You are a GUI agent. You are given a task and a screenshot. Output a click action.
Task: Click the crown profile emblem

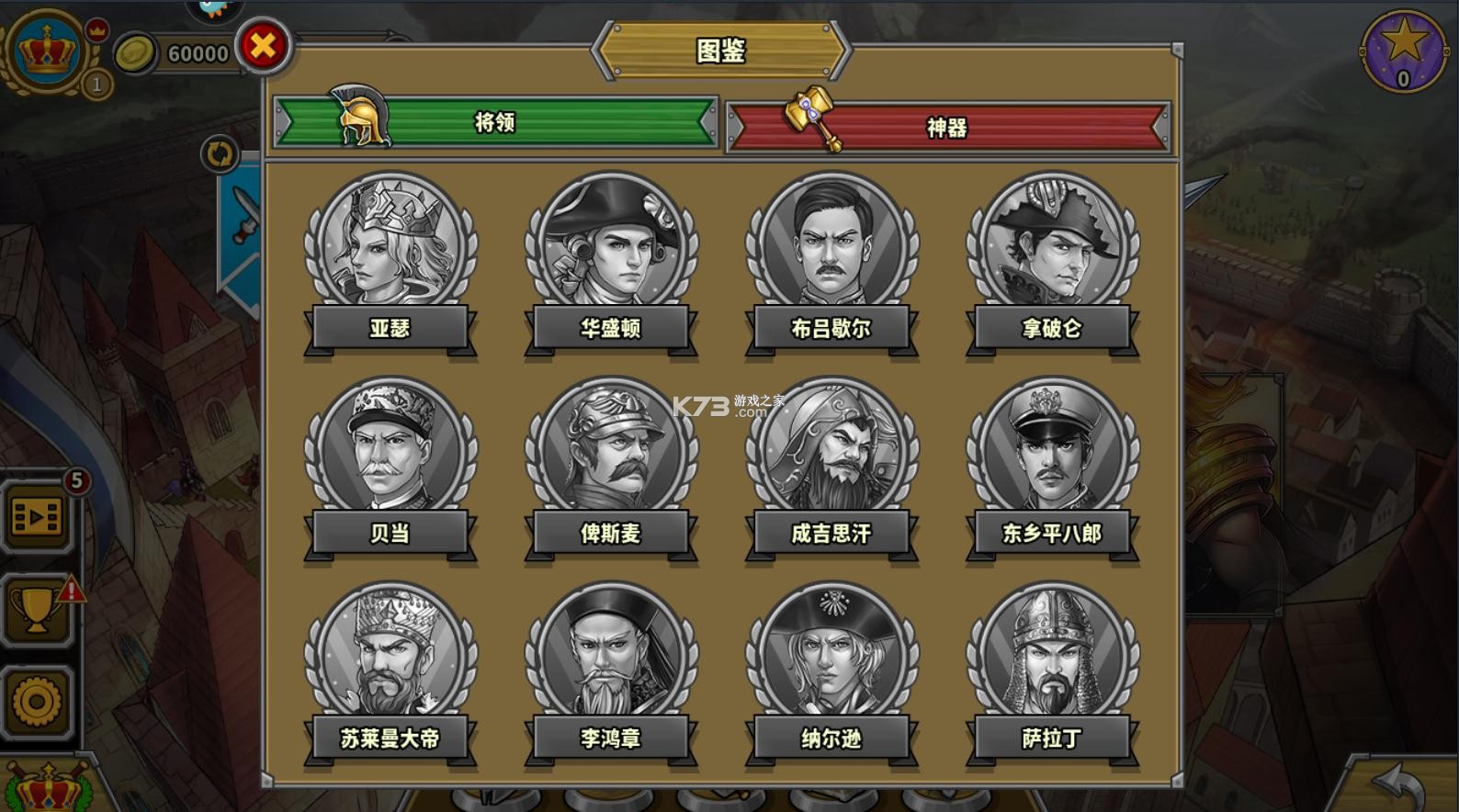(46, 51)
